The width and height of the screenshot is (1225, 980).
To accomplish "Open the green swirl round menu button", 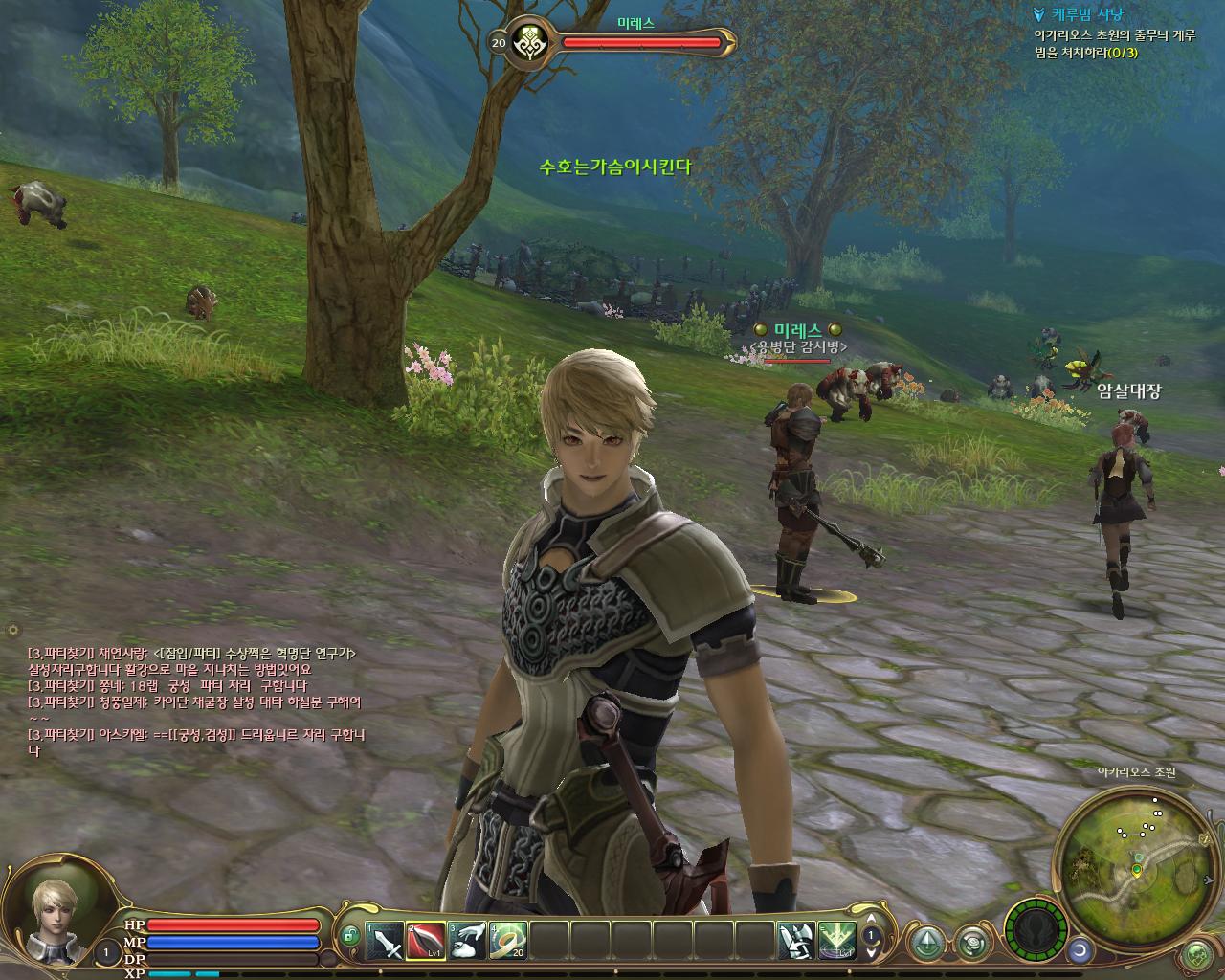I will (x=971, y=942).
